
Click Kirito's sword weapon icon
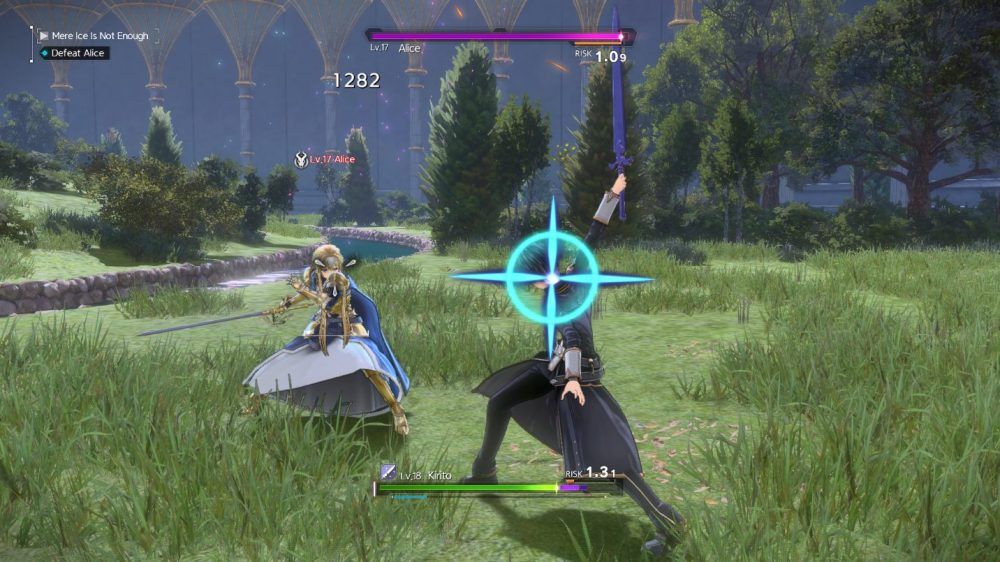point(388,473)
